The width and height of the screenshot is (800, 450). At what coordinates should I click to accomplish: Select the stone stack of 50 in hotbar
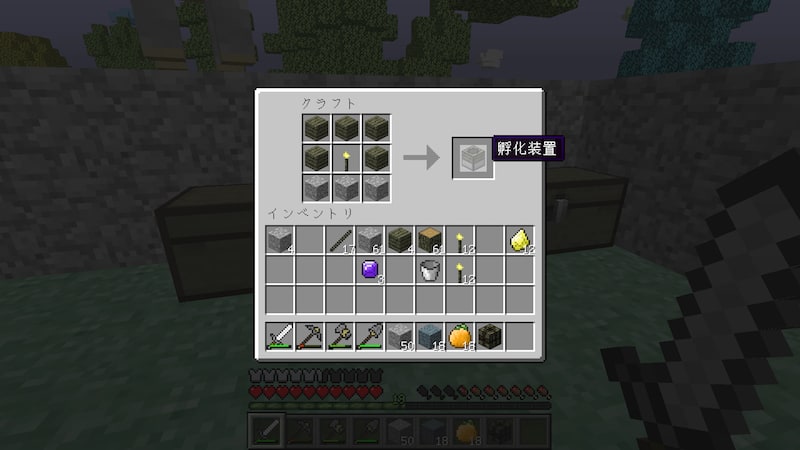[399, 336]
